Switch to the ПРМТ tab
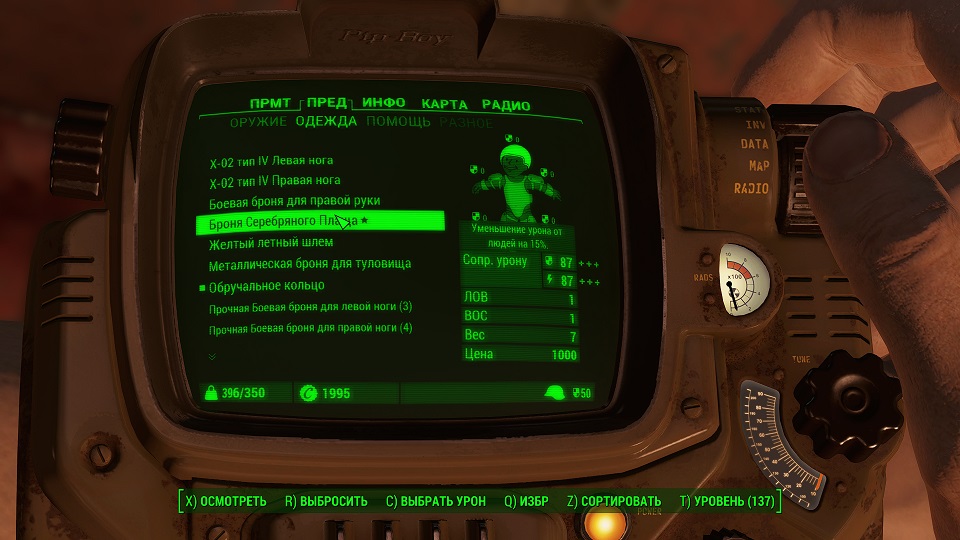The height and width of the screenshot is (540, 960). pyautogui.click(x=271, y=103)
